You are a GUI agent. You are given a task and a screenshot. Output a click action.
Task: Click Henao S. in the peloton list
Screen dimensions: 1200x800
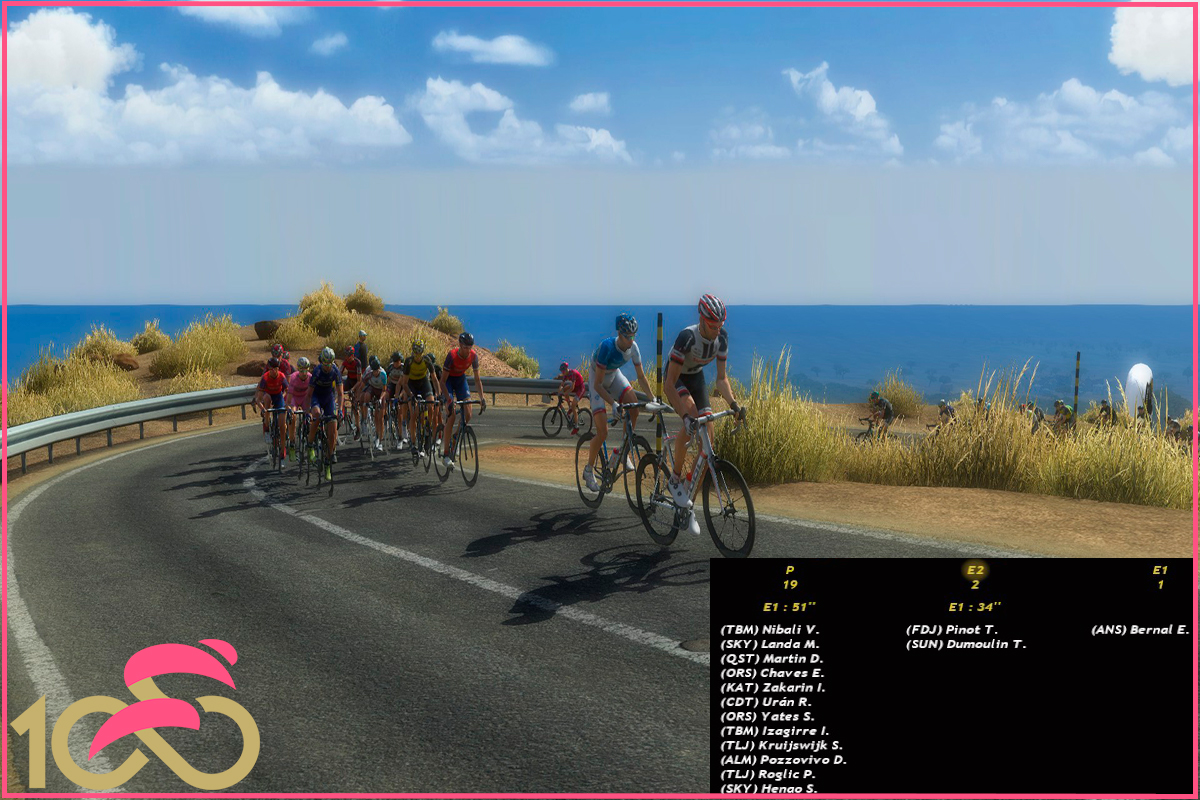tap(768, 789)
